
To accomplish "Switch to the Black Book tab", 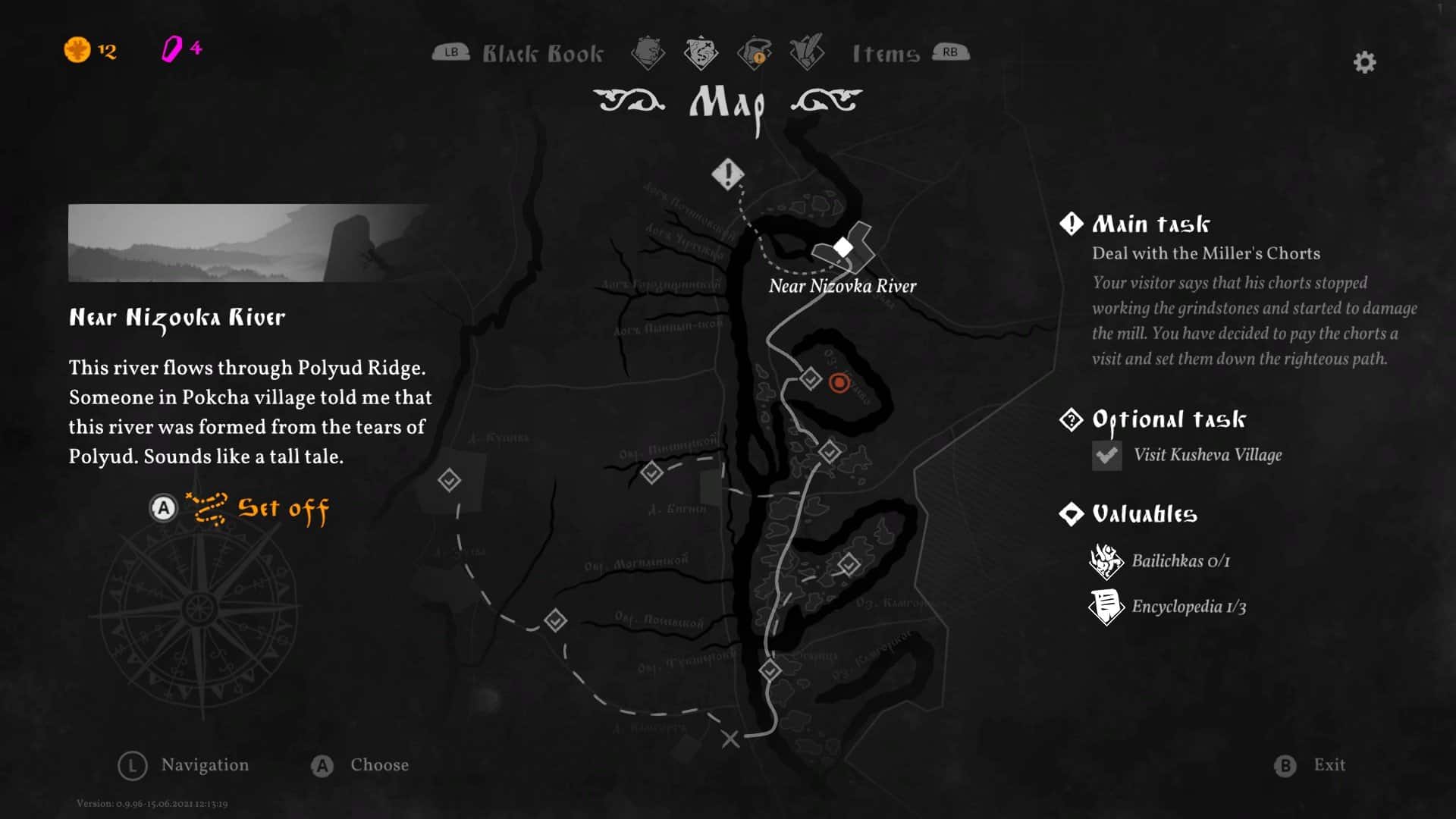I will [x=542, y=54].
